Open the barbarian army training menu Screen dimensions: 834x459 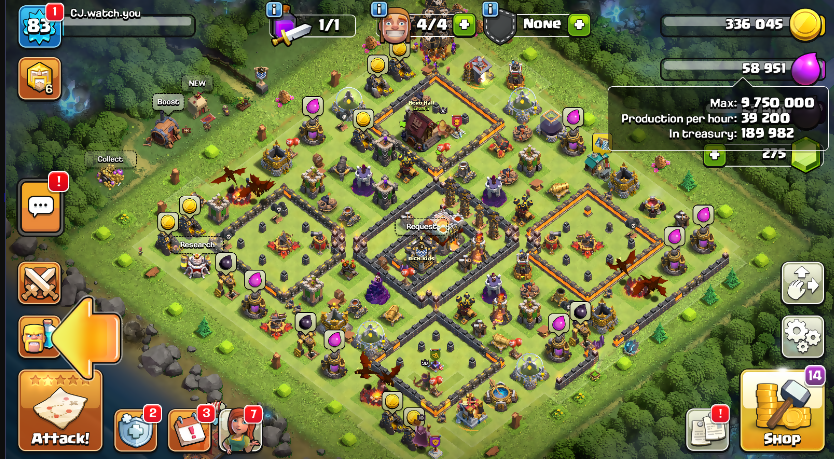tap(36, 337)
